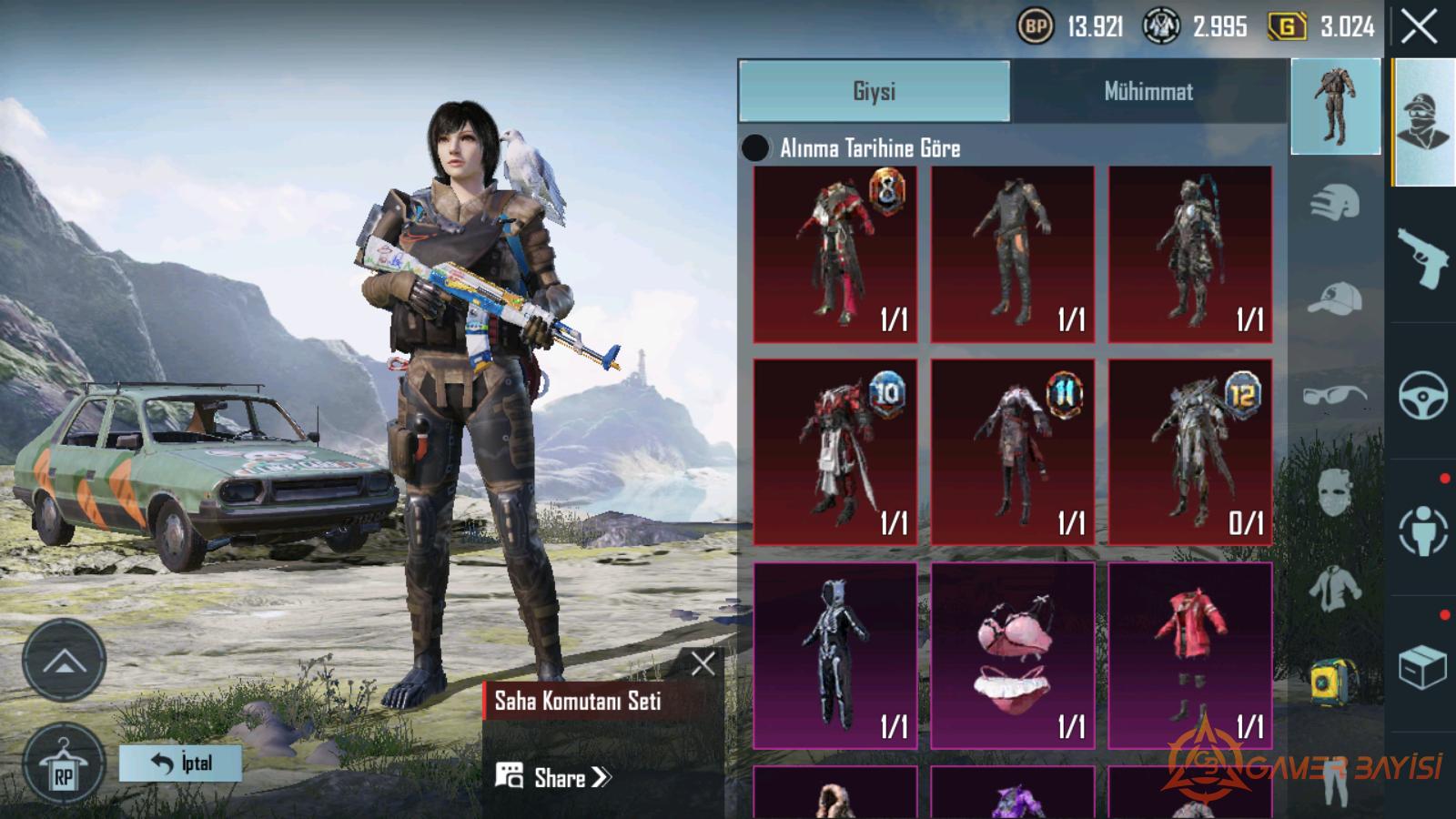Screen dimensions: 1456x819
Task: Choose the outfit with badge 10
Action: (x=835, y=452)
